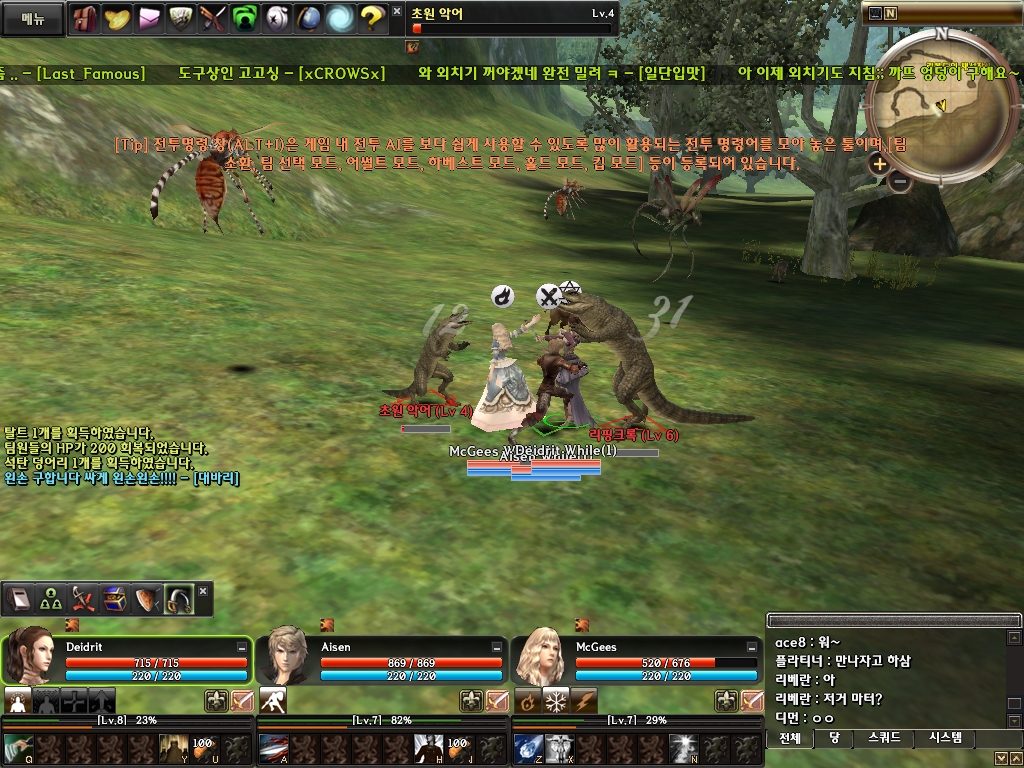Use Deidrit's skill in the Q slot
This screenshot has width=1024, height=768.
coord(18,748)
